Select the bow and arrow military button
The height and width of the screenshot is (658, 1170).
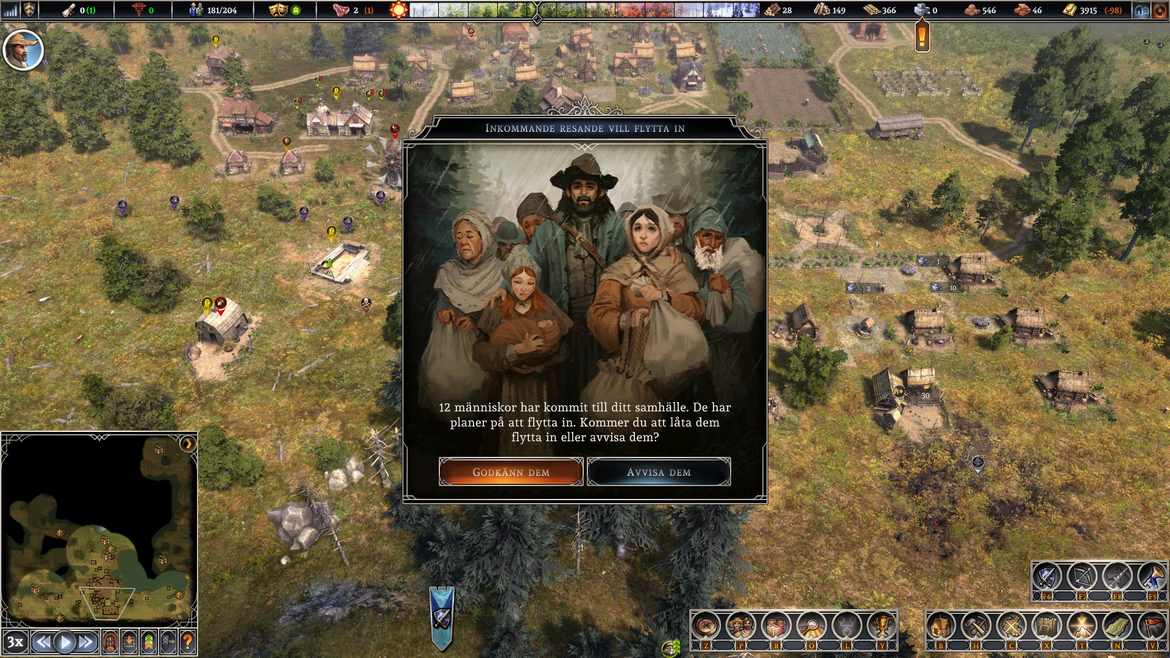point(1082,577)
